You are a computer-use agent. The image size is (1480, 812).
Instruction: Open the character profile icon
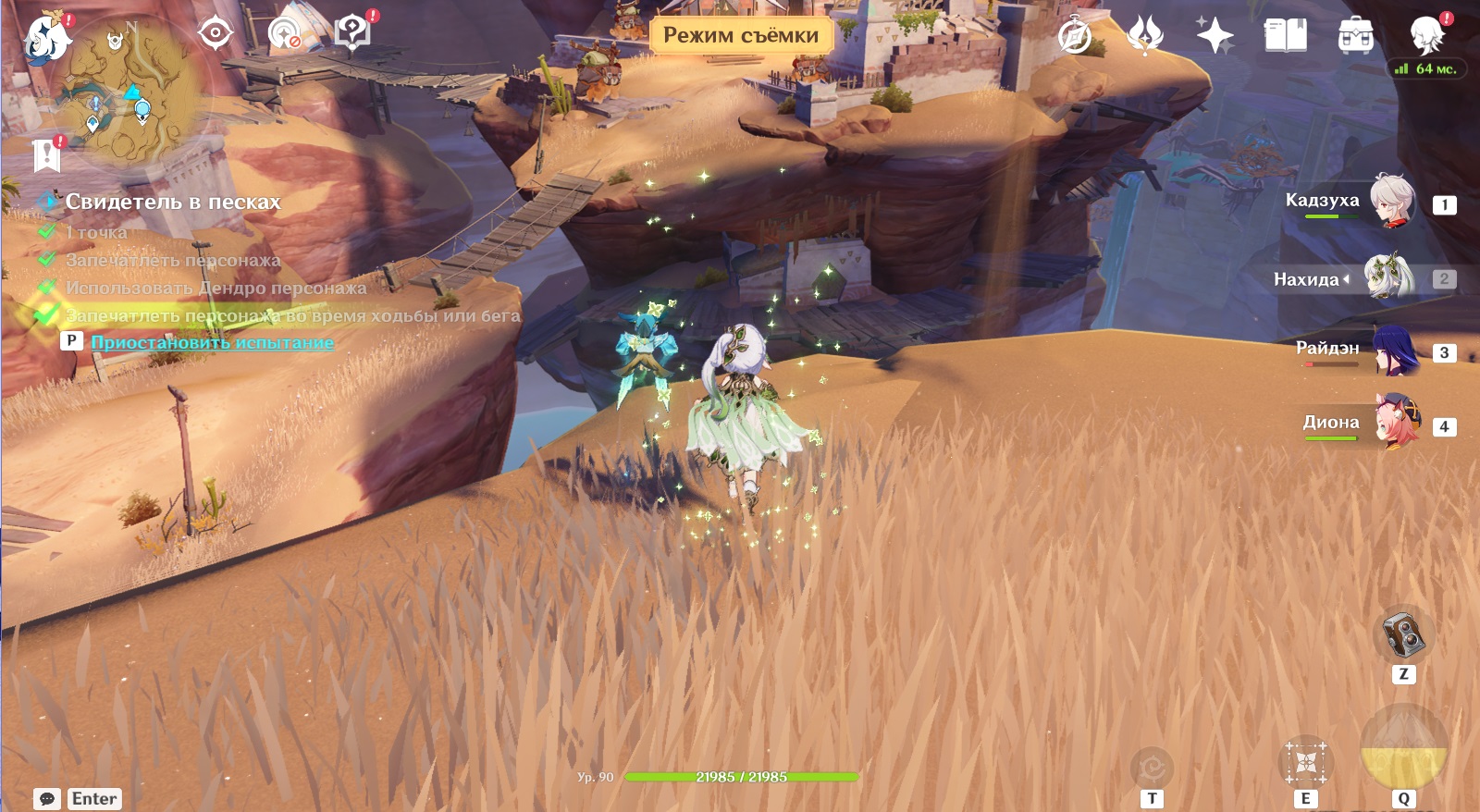point(1426,35)
